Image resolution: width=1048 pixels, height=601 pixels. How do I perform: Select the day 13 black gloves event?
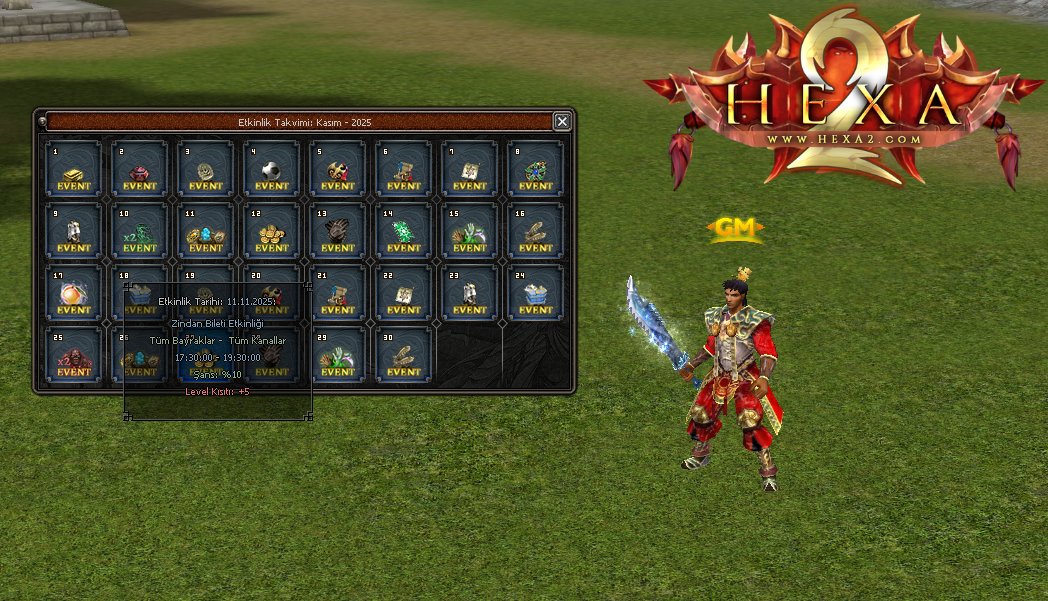pyautogui.click(x=337, y=232)
